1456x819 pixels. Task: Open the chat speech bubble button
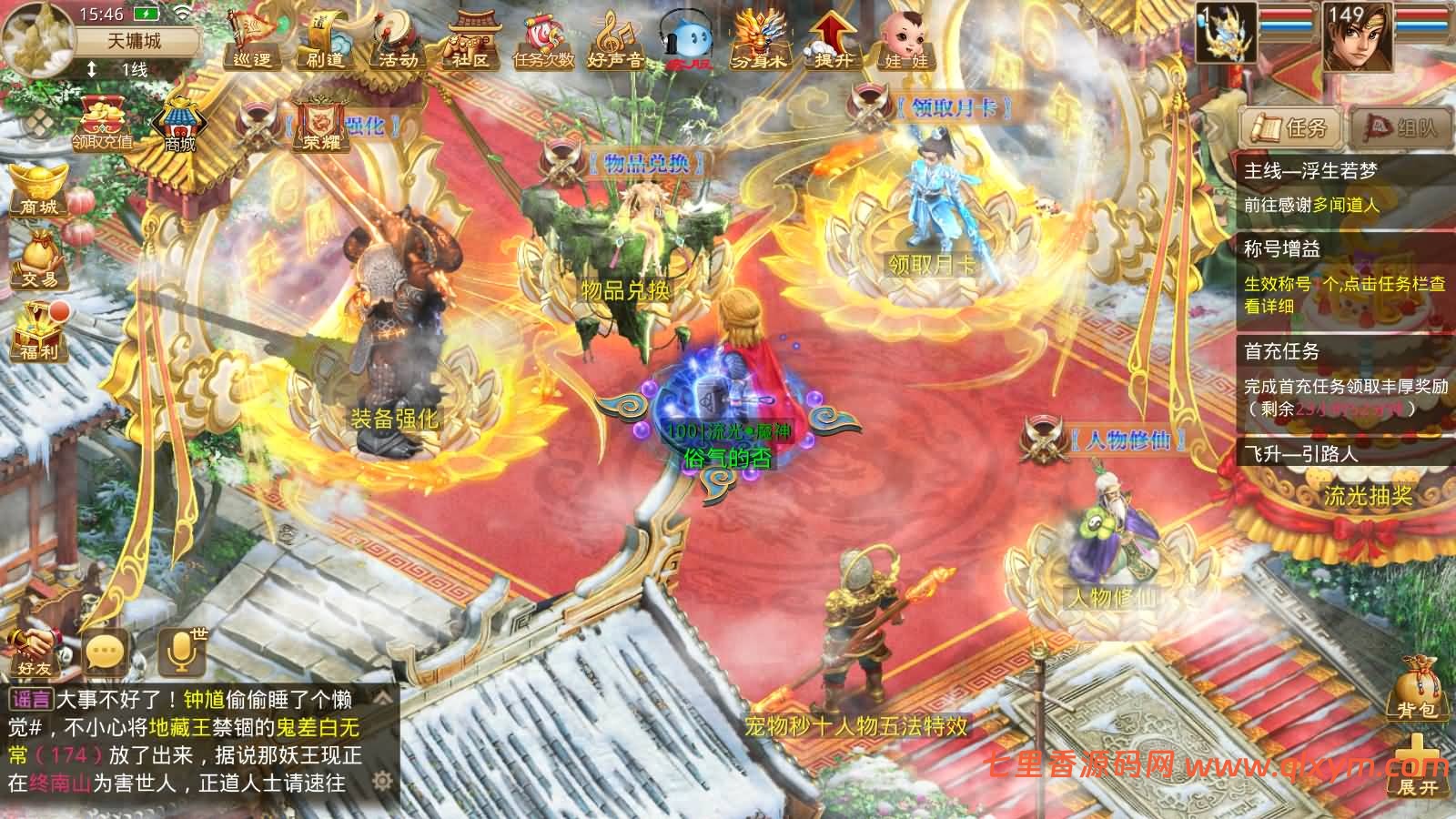(105, 652)
